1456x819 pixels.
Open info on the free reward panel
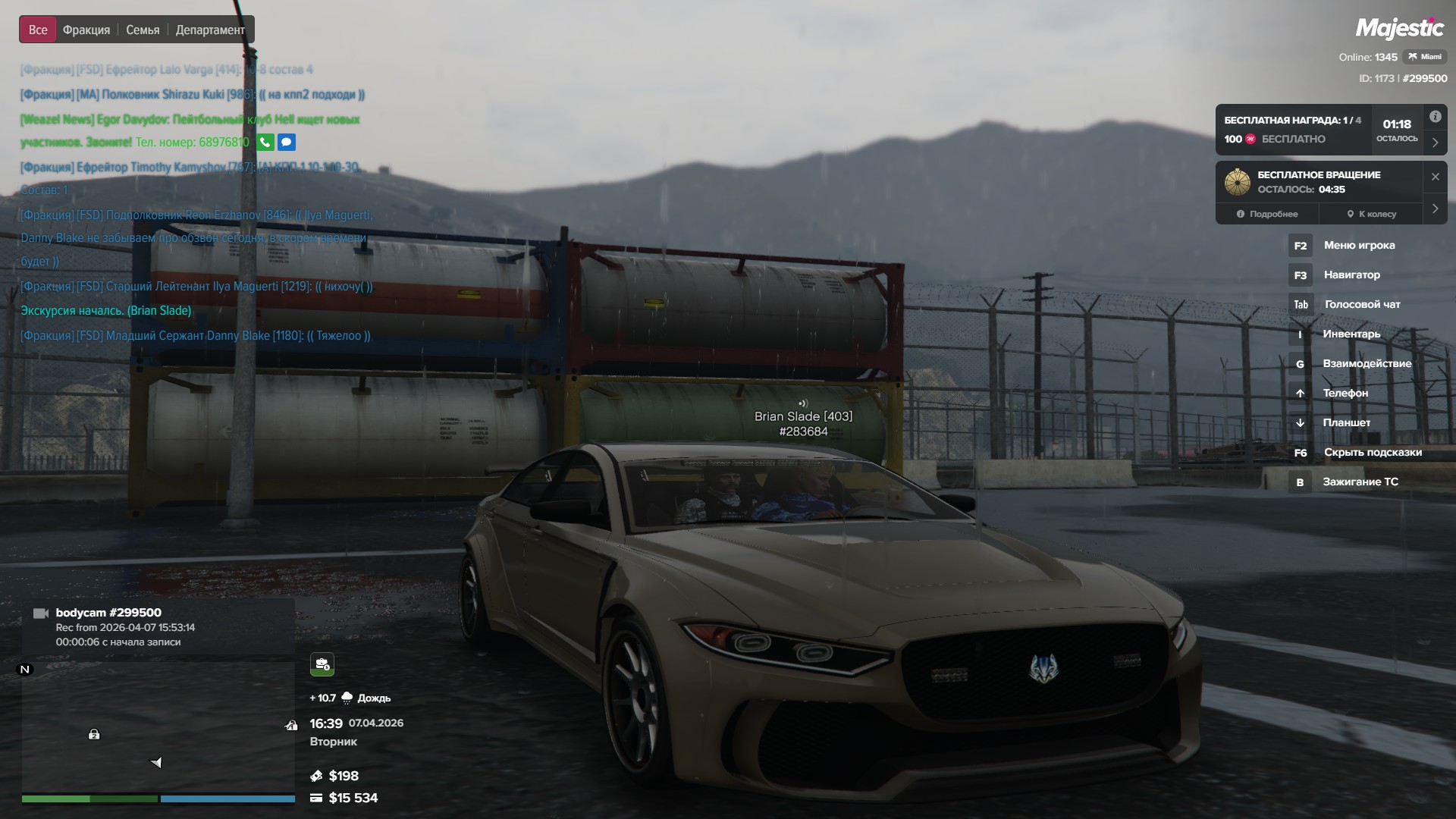(x=1435, y=117)
